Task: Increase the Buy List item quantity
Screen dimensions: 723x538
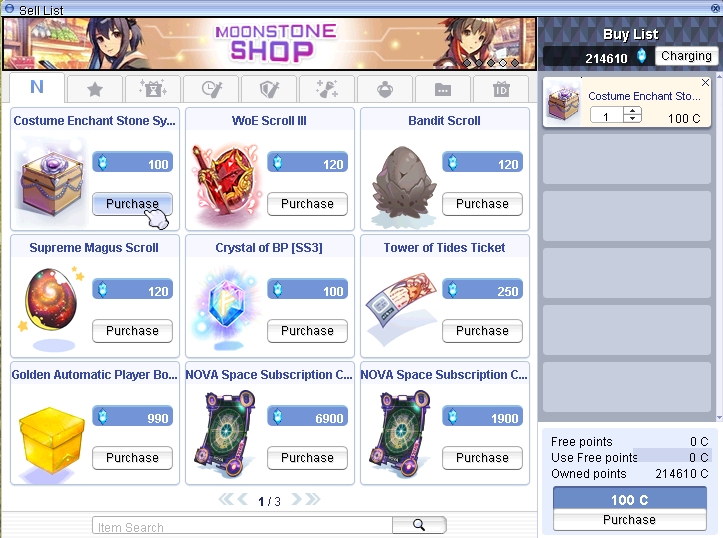Action: coord(632,111)
